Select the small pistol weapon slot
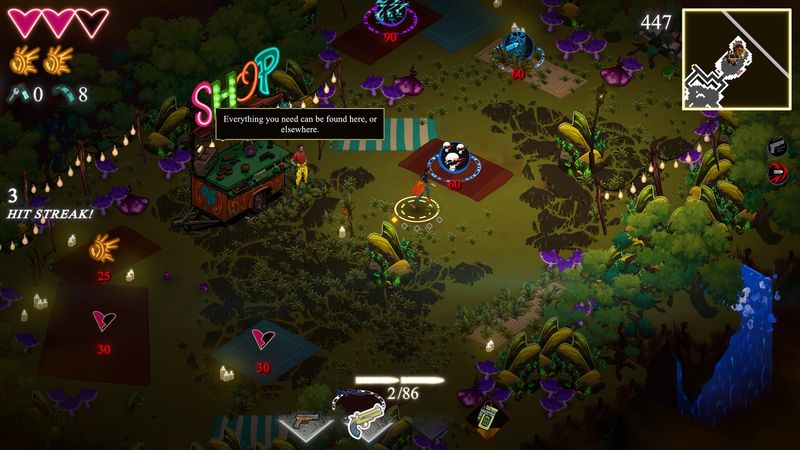The image size is (800, 450). 308,420
